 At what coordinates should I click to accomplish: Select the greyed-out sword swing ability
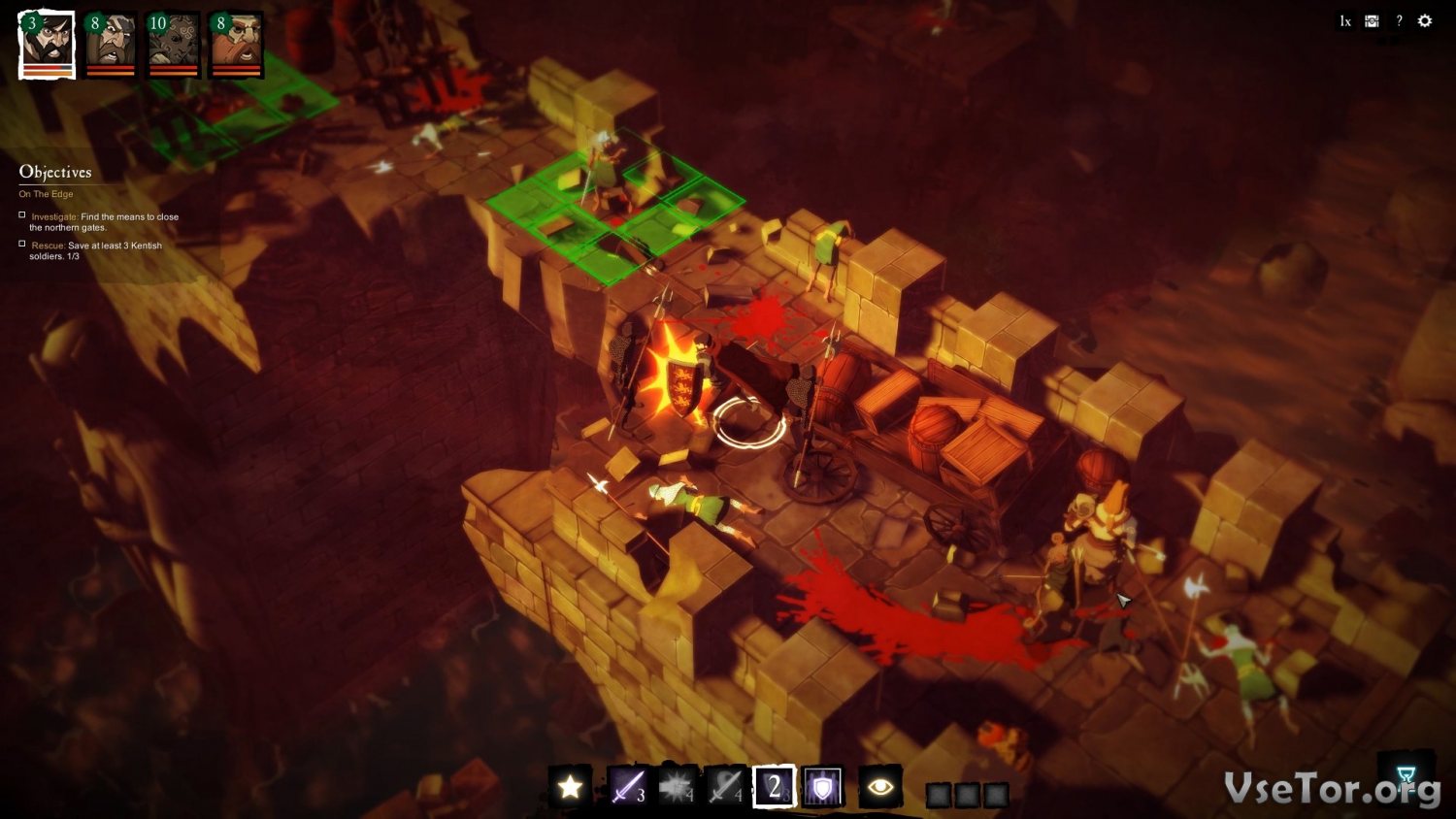[725, 787]
